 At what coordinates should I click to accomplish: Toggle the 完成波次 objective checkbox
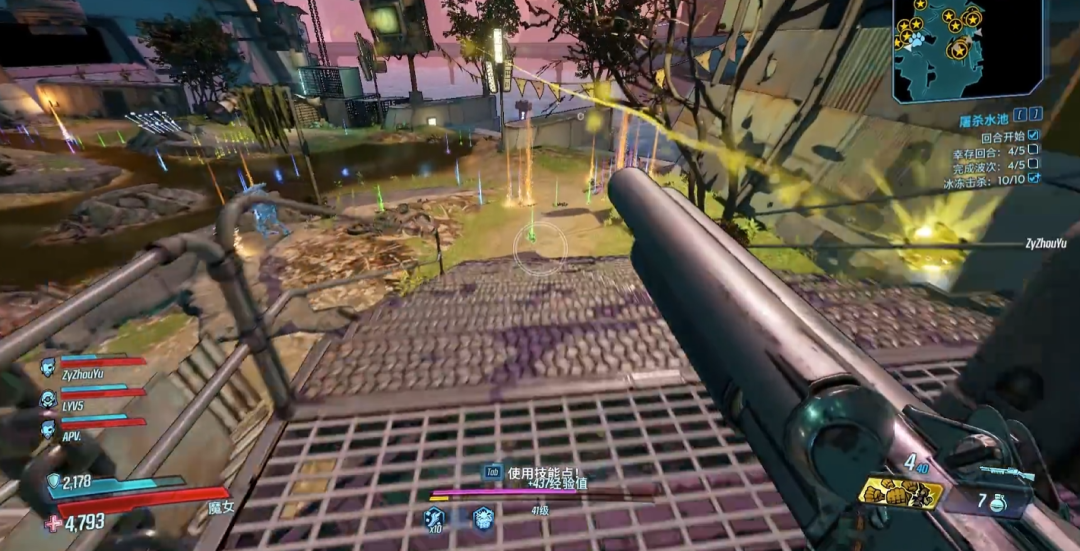(x=1033, y=164)
